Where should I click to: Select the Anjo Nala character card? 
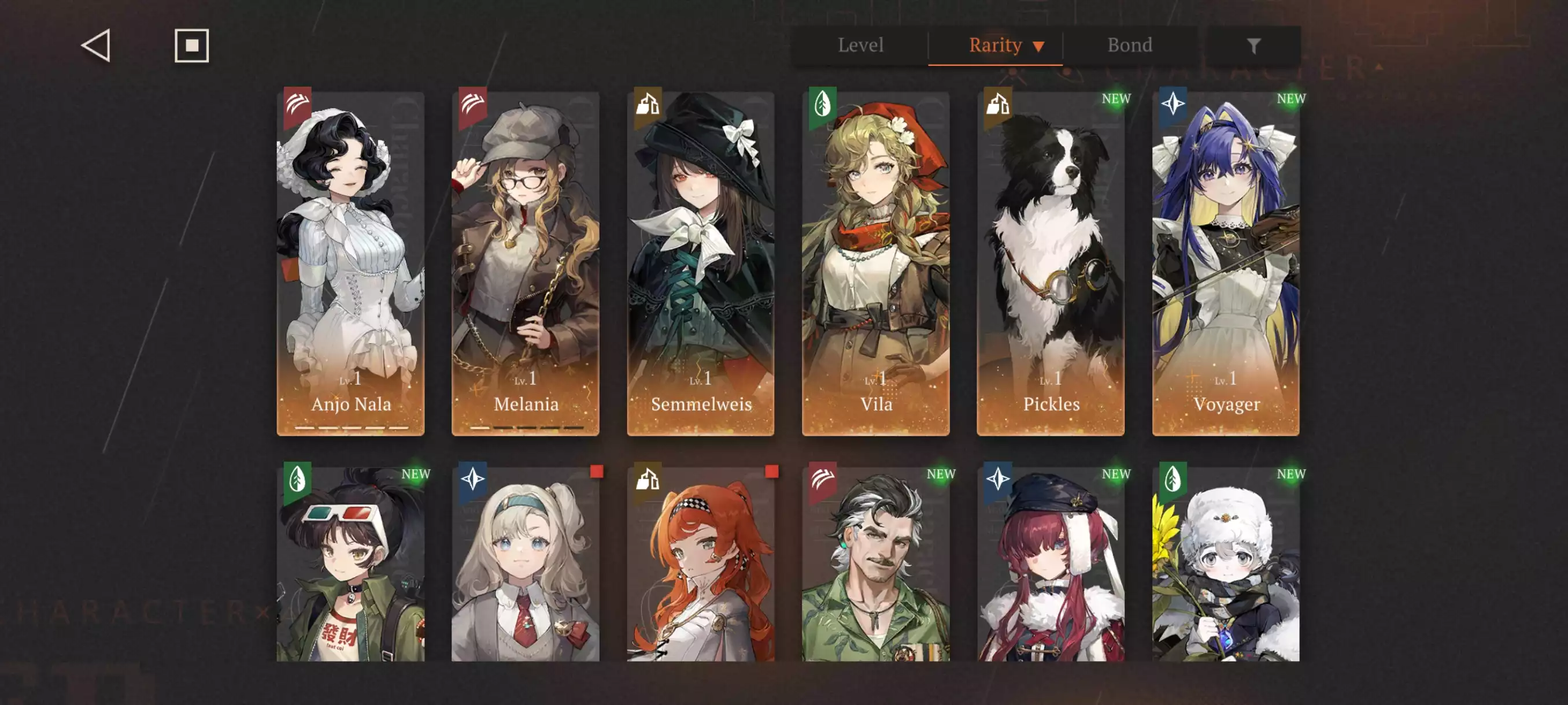(x=350, y=263)
